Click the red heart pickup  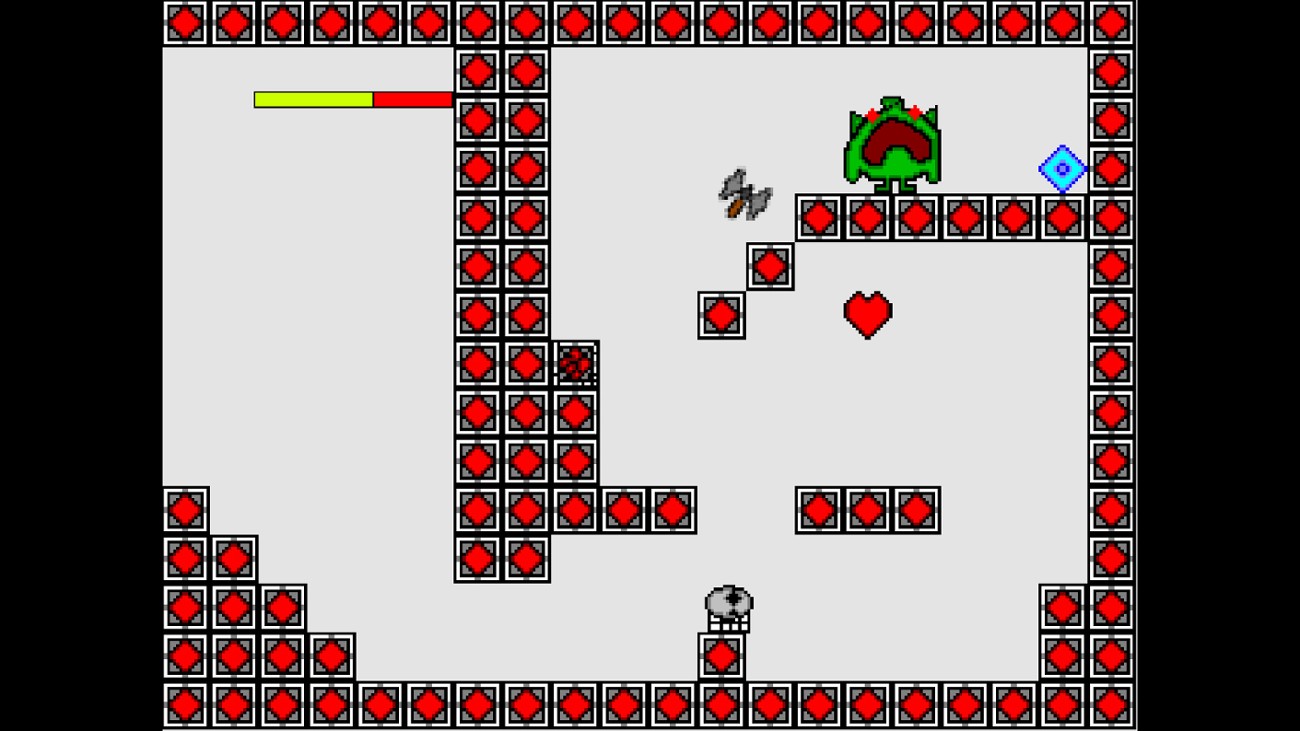[x=866, y=315]
